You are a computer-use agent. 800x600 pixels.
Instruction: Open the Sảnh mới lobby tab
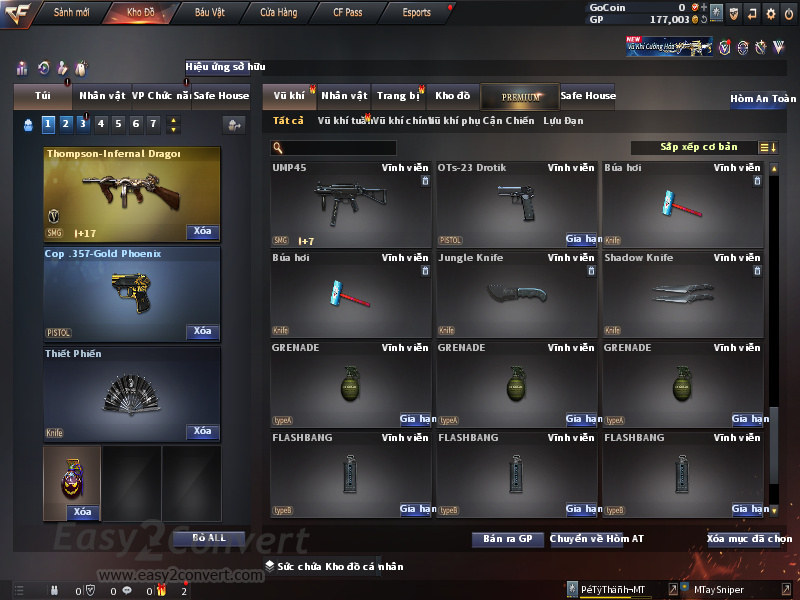pyautogui.click(x=72, y=13)
